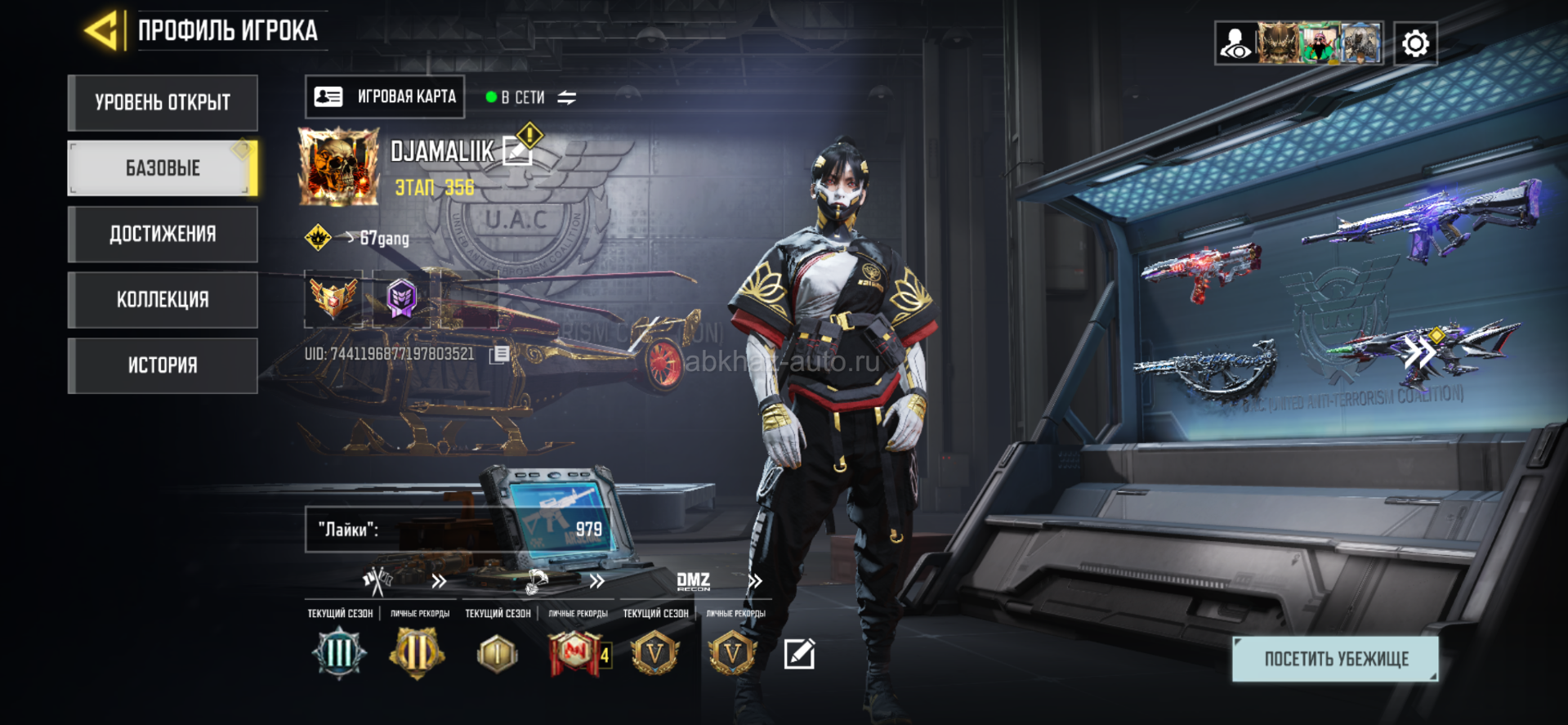Open the УРОВЕНЬ ОТКРЫТ section
The image size is (1568, 725).
(163, 103)
